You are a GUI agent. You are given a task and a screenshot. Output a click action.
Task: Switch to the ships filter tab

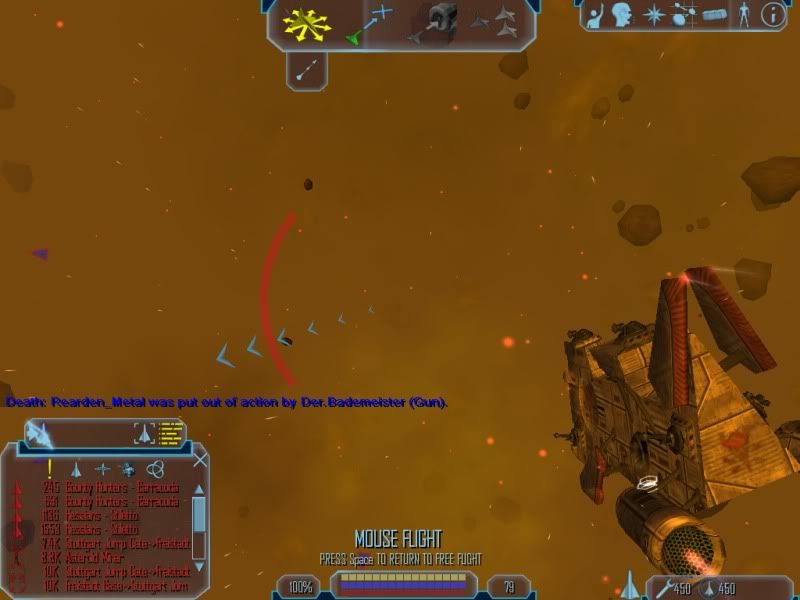click(x=76, y=468)
